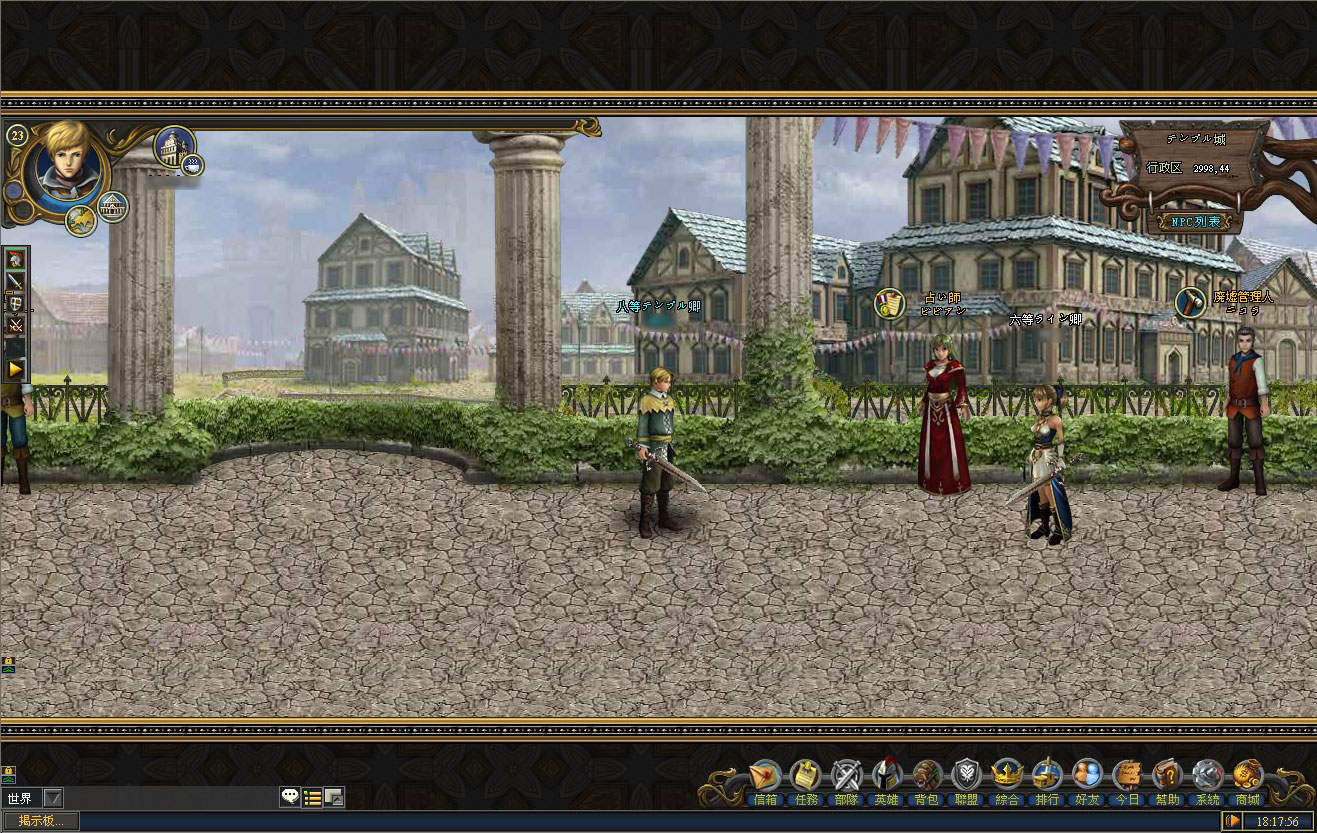Select the 綜合 crown icon
1317x833 pixels.
click(1007, 777)
